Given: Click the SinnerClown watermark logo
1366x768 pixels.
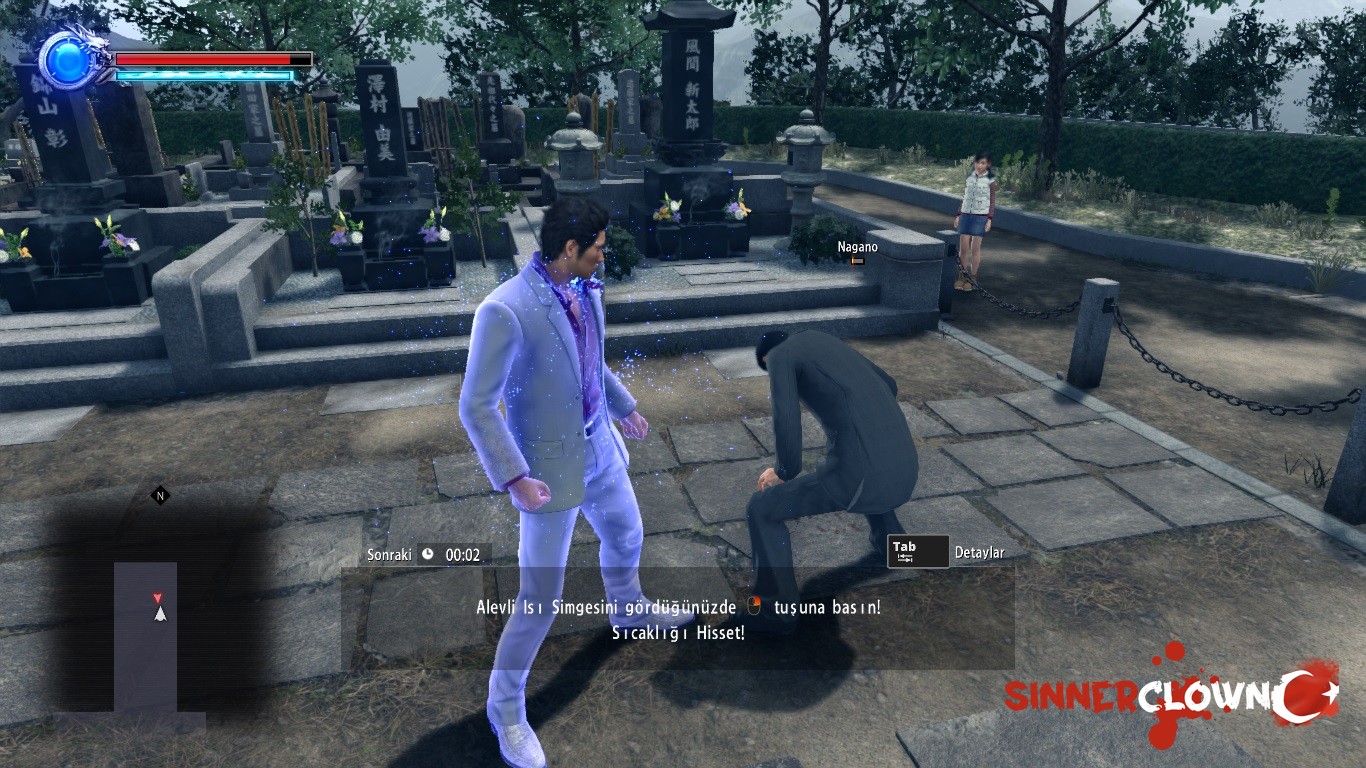Looking at the screenshot, I should pyautogui.click(x=1169, y=695).
